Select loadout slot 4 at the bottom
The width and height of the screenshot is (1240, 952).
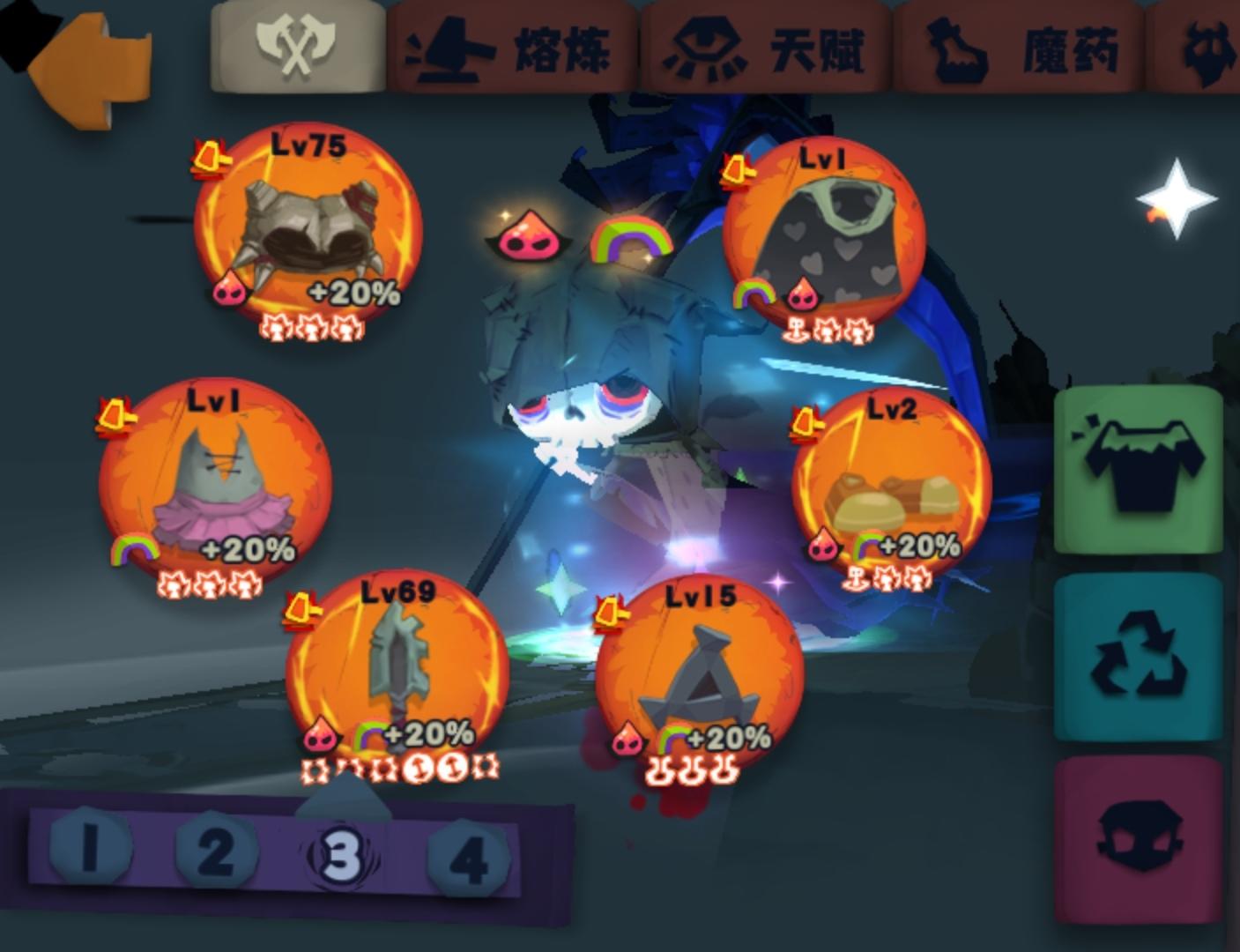click(465, 855)
